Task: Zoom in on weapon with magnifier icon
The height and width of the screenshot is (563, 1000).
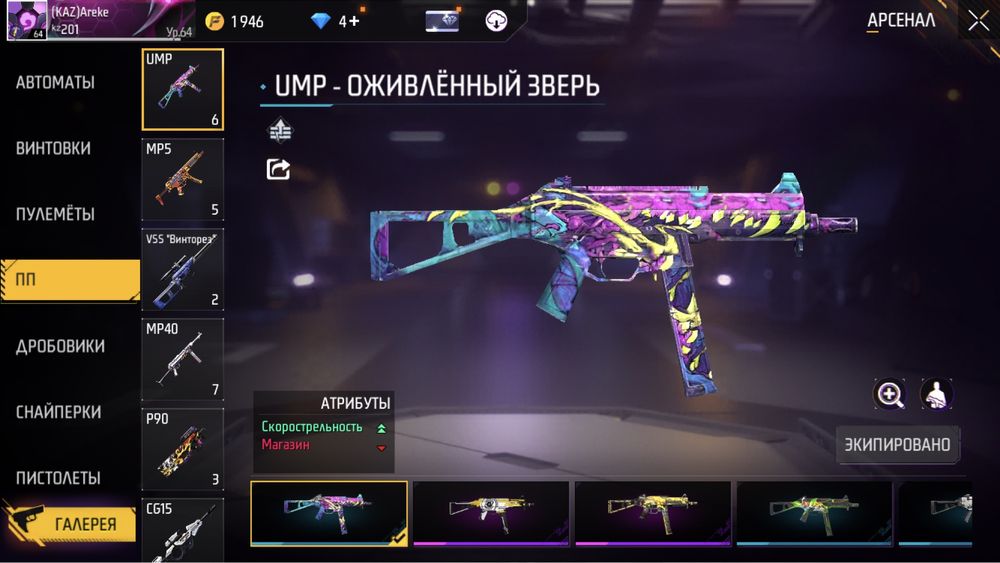Action: (889, 394)
